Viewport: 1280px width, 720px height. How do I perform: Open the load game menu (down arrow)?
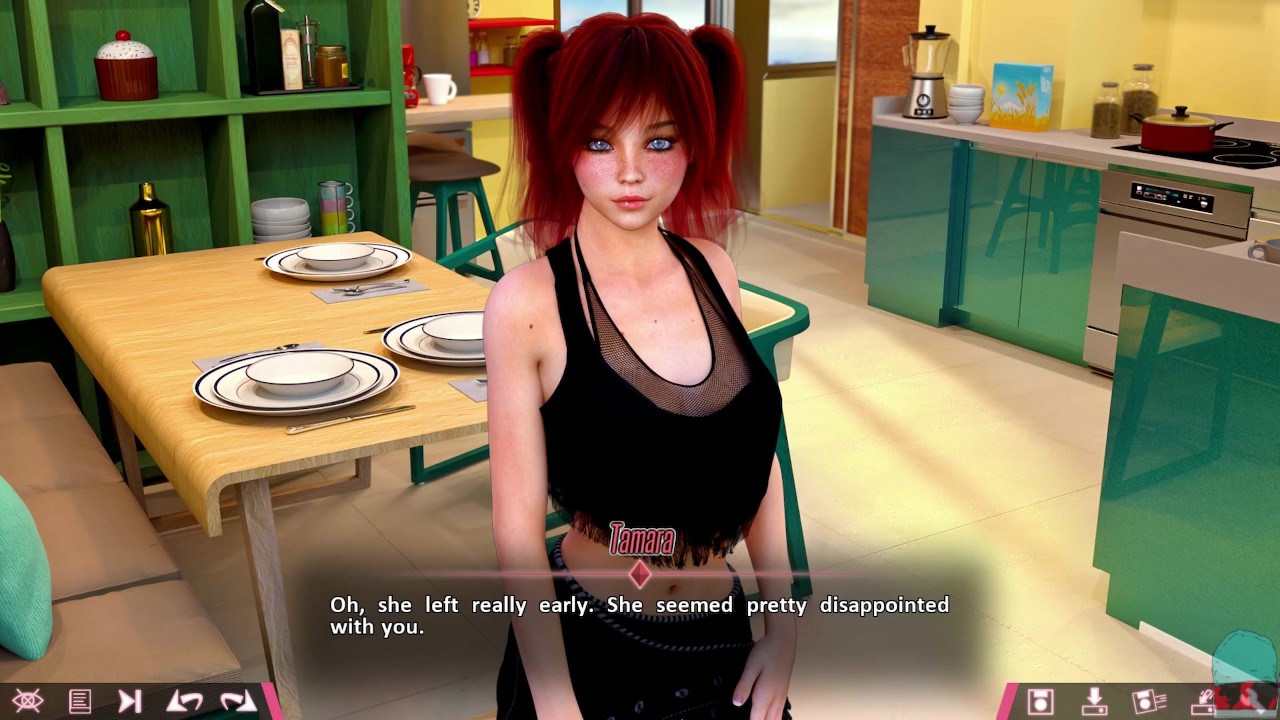click(1095, 701)
